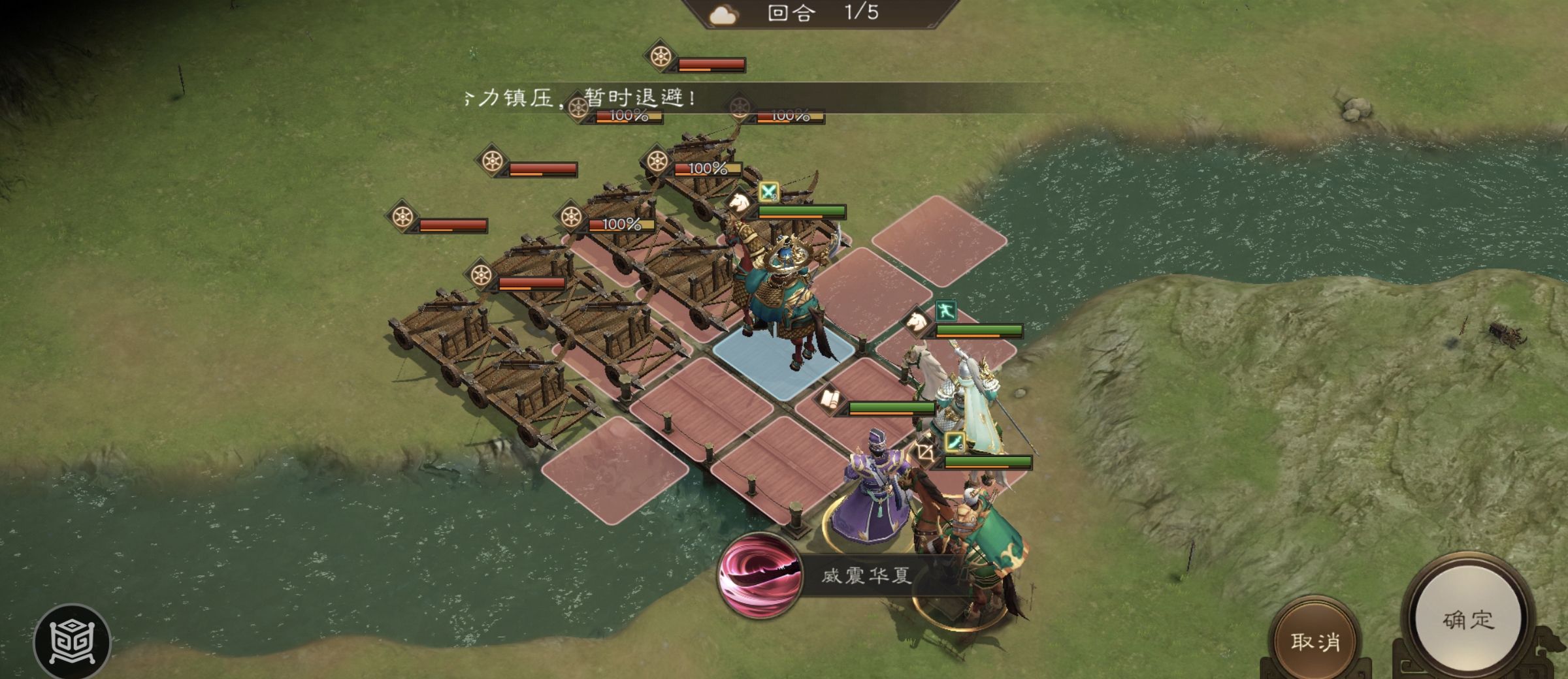This screenshot has width=1568, height=679.
Task: Click the green health bar of the white general
Action: tap(988, 462)
